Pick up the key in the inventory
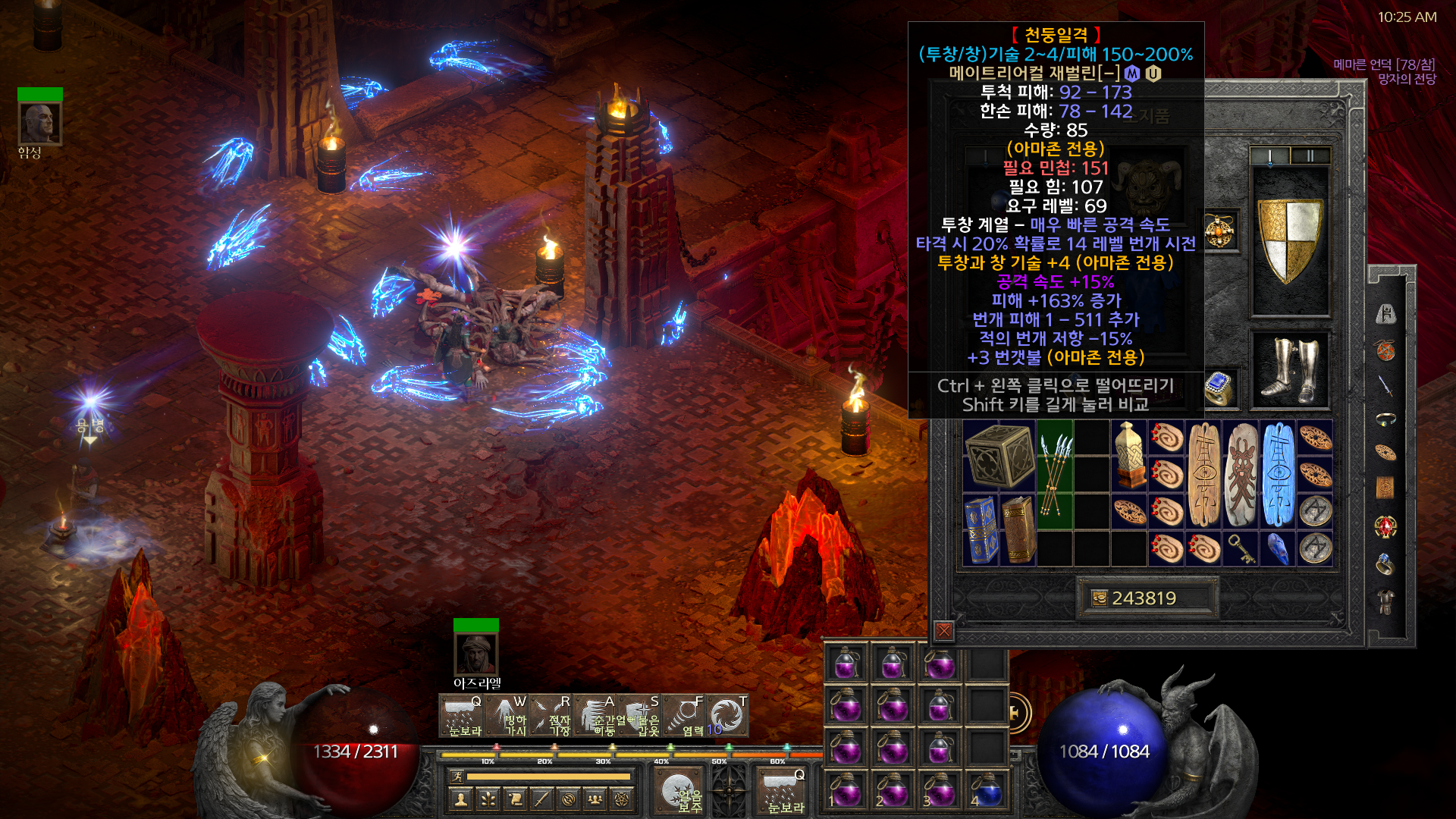The image size is (1456, 819). click(1241, 548)
